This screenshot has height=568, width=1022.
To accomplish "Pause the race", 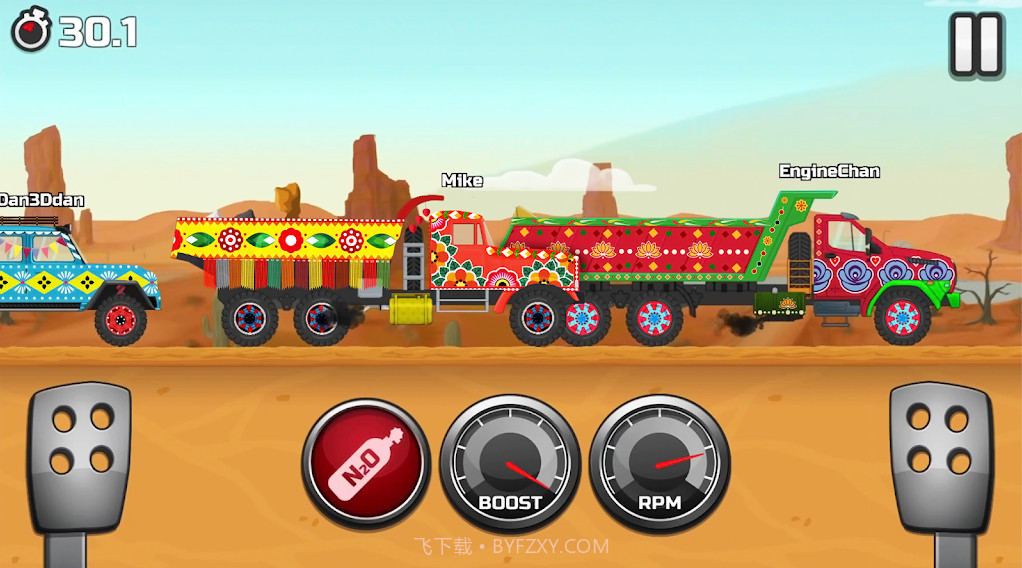I will (x=975, y=45).
